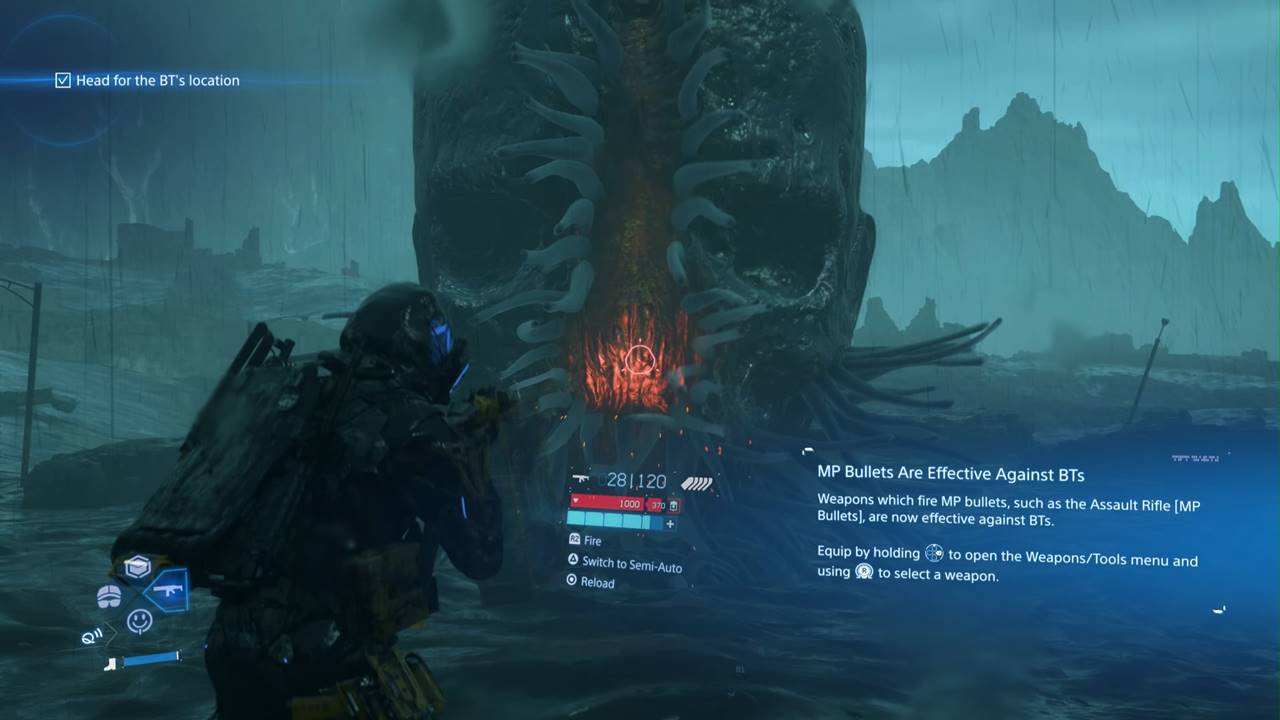Open the MP Bullets Are Effective Against BTs tip
The height and width of the screenshot is (720, 1280).
click(x=950, y=474)
